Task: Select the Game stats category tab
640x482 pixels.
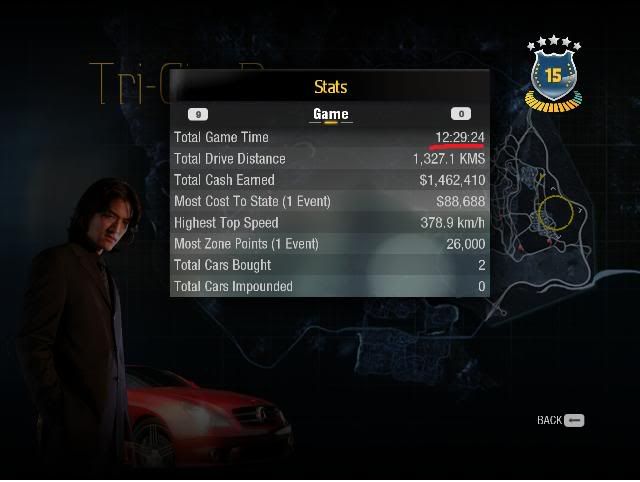Action: 330,114
